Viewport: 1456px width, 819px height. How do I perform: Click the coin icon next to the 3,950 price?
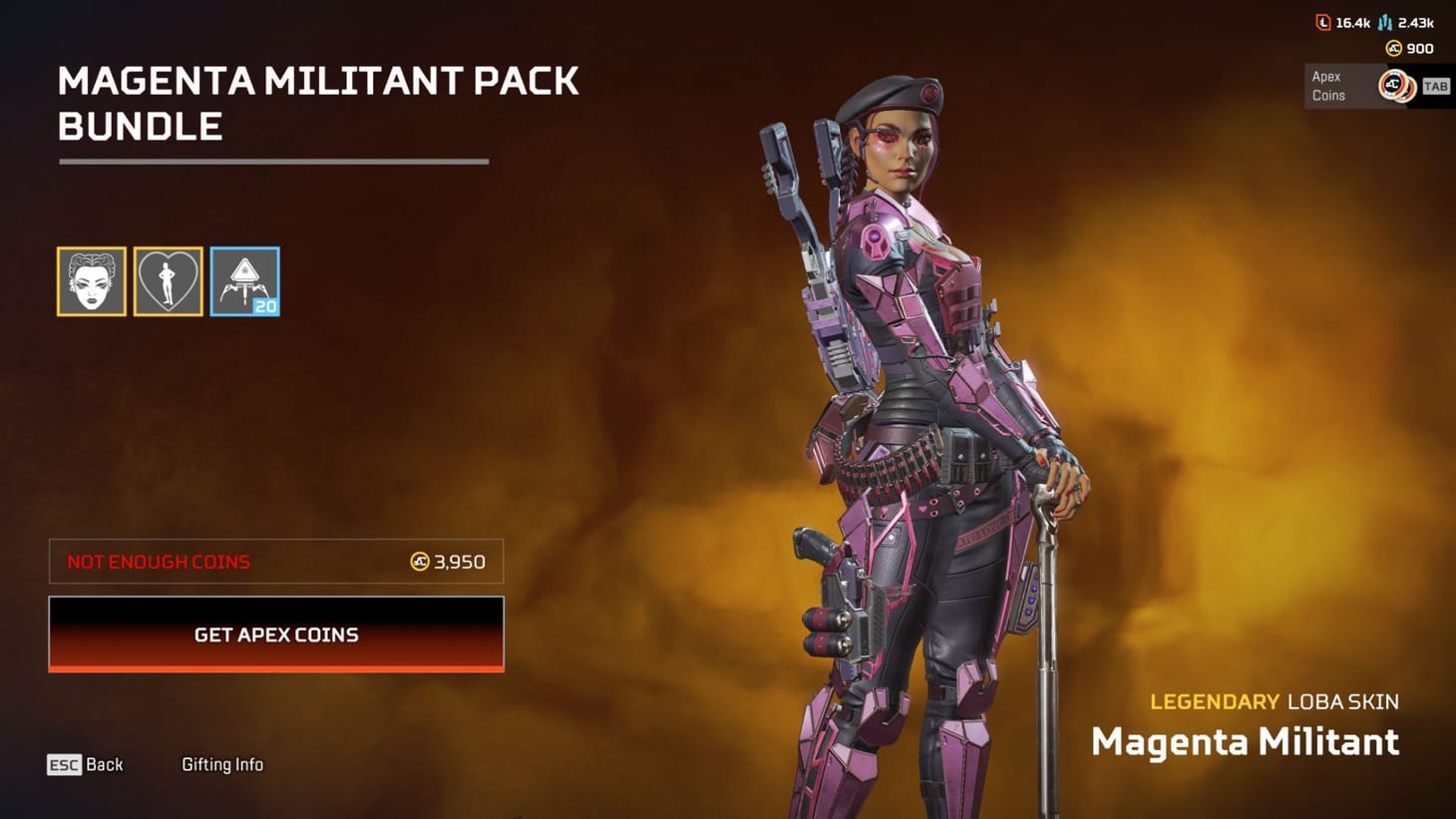tap(418, 562)
